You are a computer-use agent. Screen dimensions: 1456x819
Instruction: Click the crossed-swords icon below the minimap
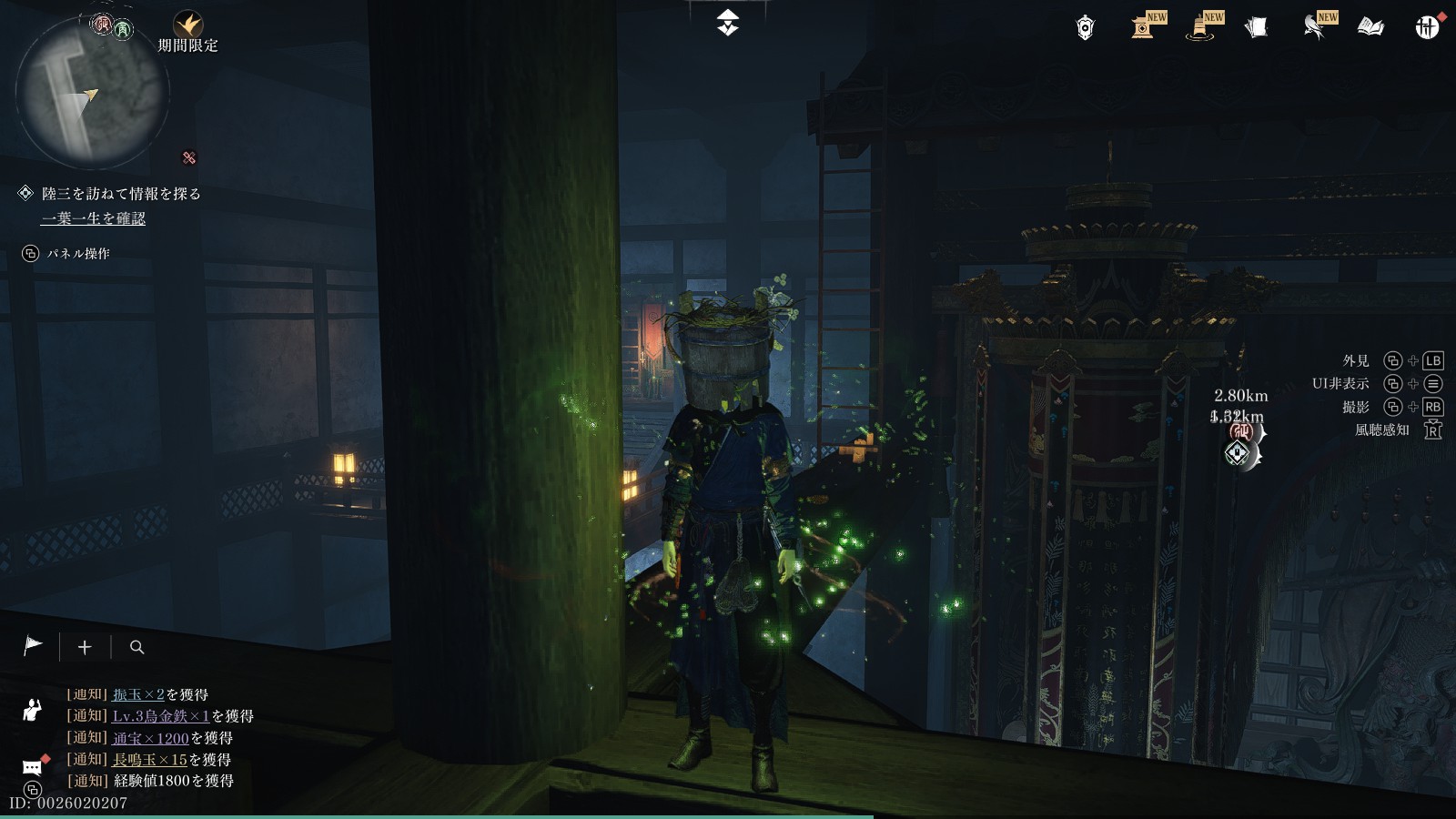pos(189,157)
